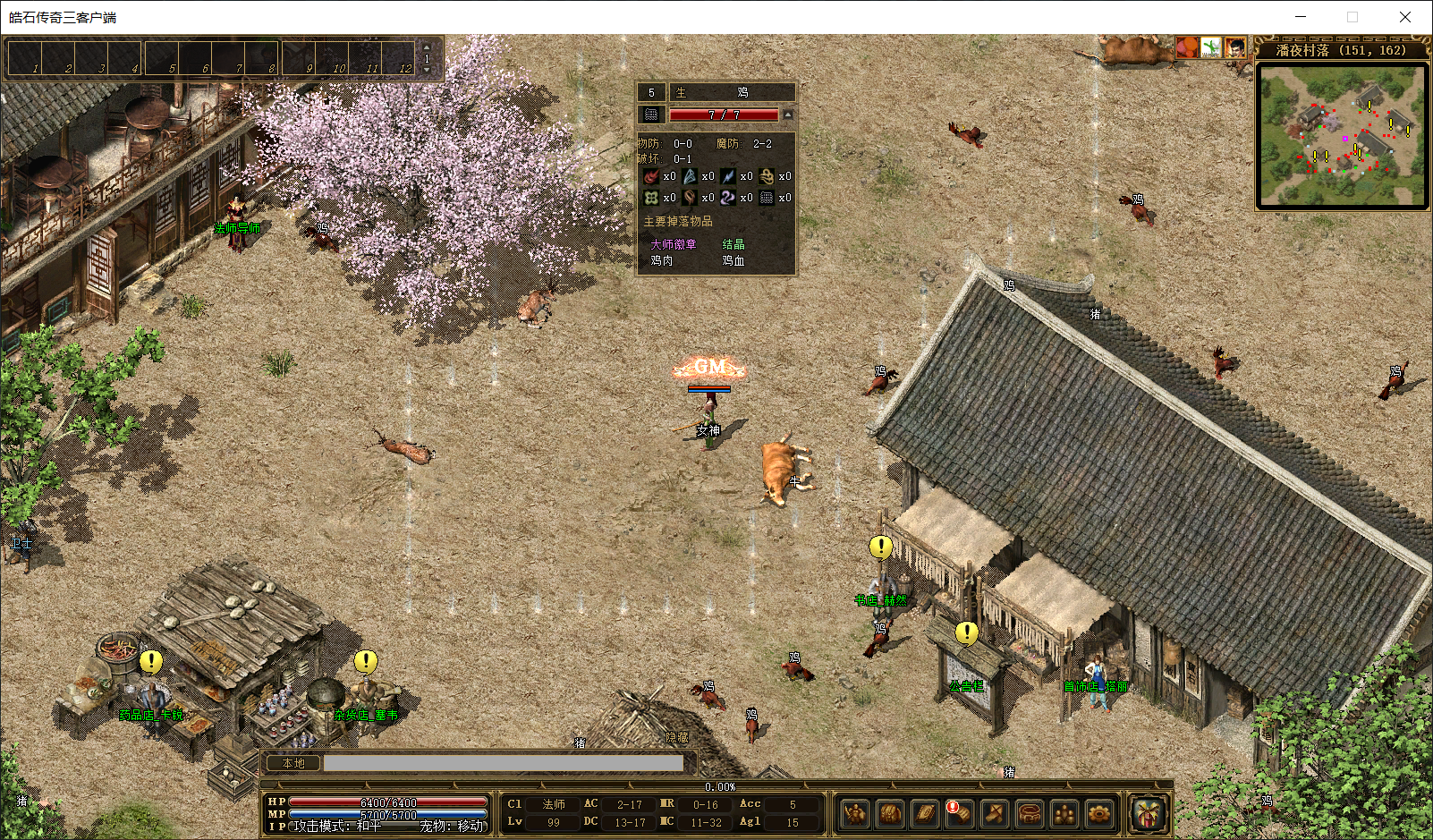Click the minimap of 潘夜村落
The image size is (1433, 840).
click(x=1342, y=134)
